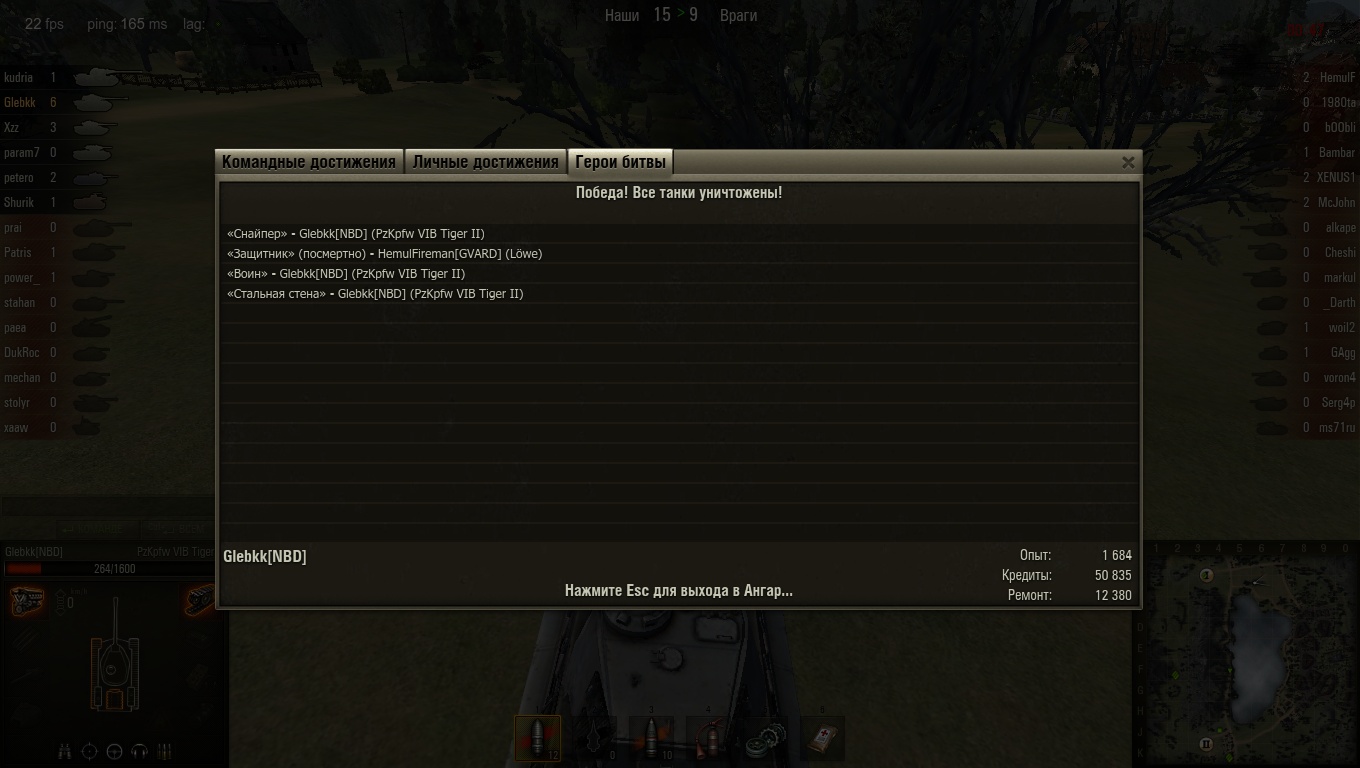The width and height of the screenshot is (1360, 768).
Task: Click the «Защитник» HemulFireman award row
Action: point(385,254)
